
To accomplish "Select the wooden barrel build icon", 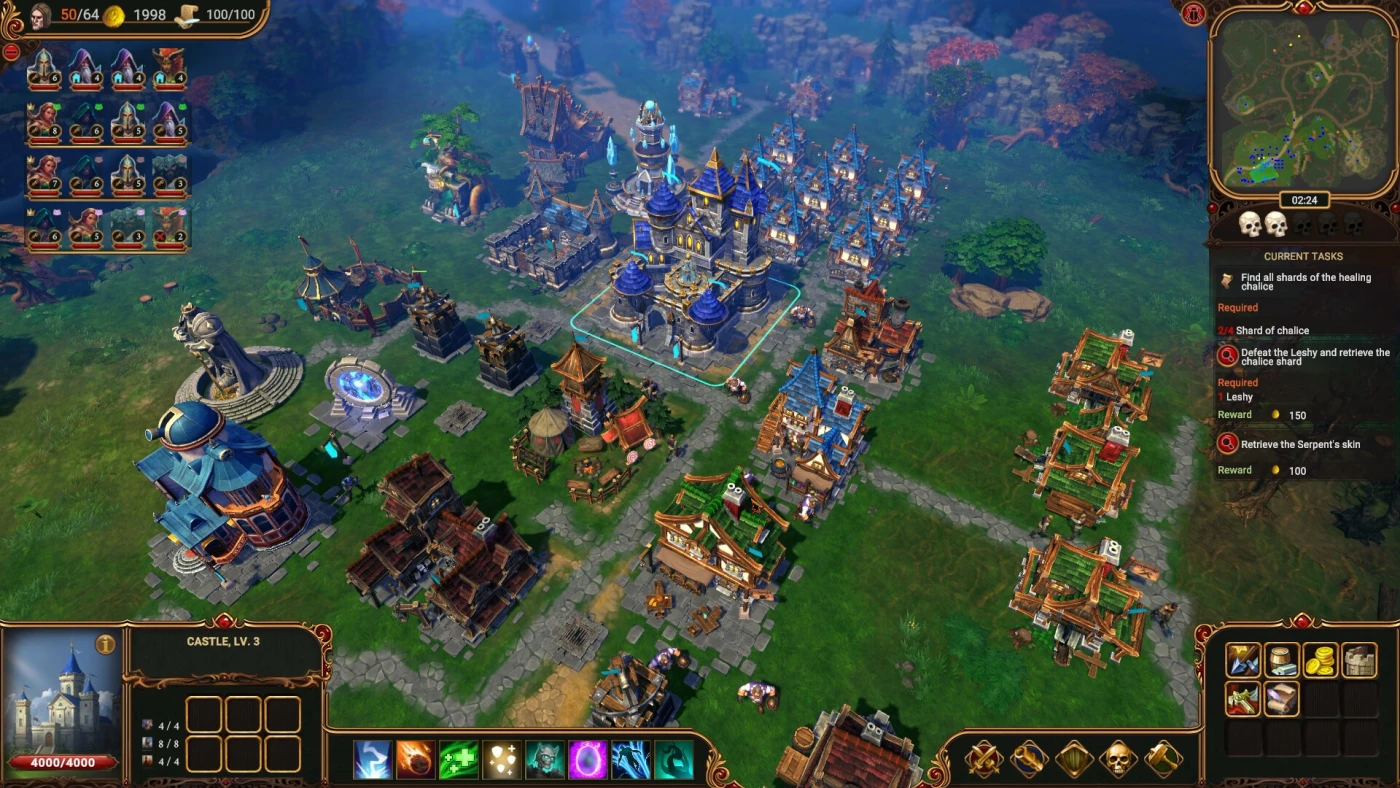I will pos(1281,660).
